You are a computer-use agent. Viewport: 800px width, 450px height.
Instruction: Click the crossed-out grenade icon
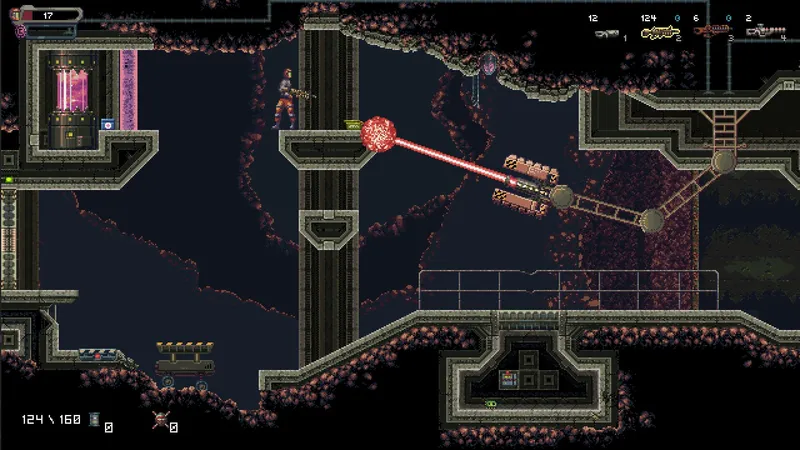click(159, 420)
